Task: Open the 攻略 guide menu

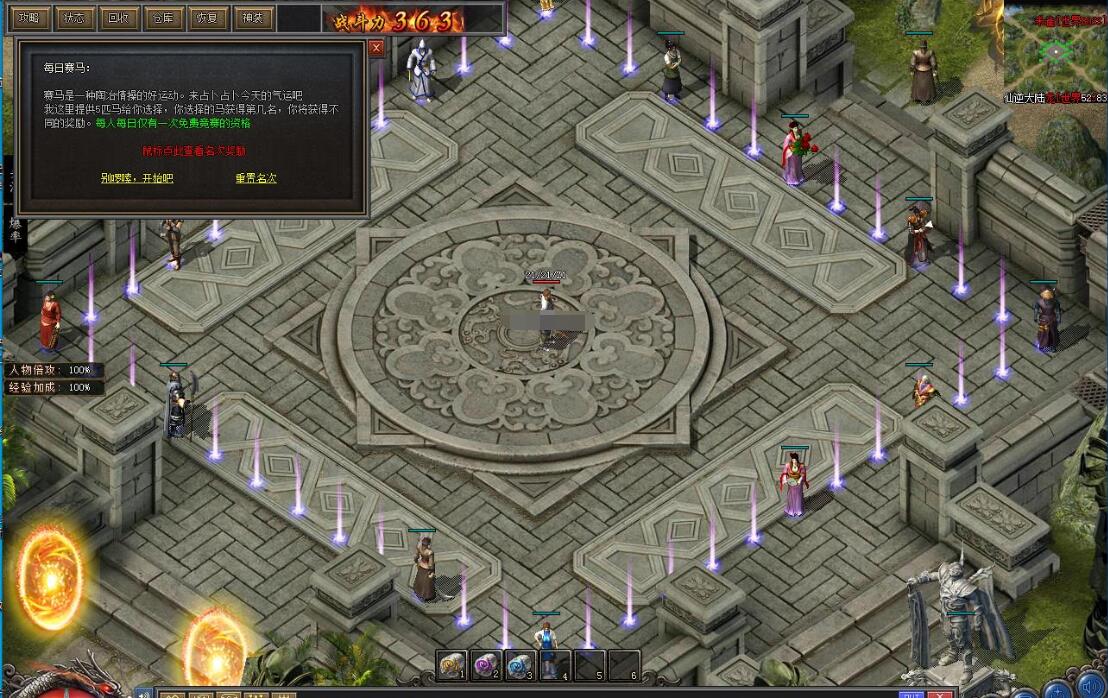Action: [x=28, y=18]
